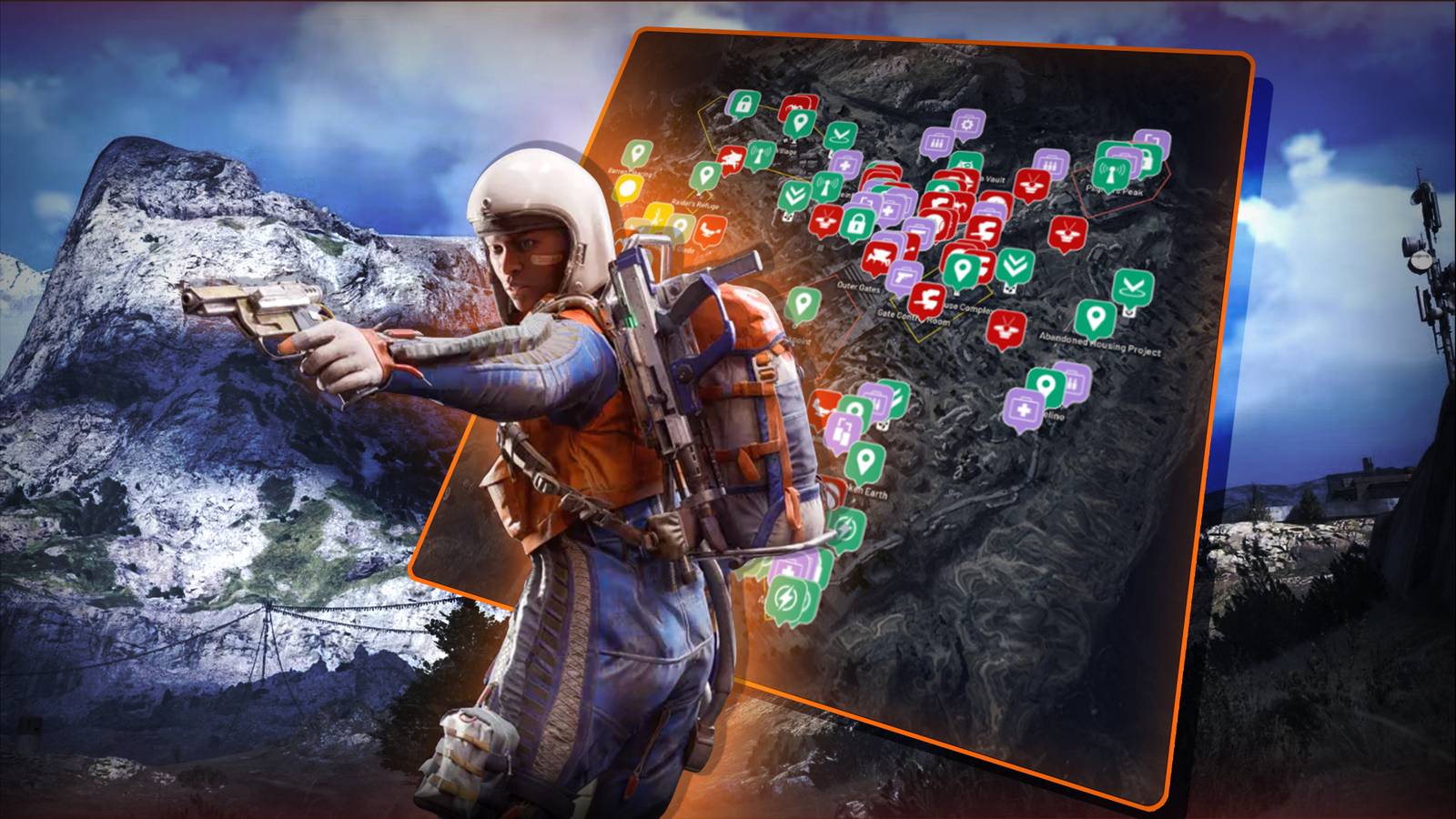Click the green lightning energy marker near Broken Earth
1456x819 pixels.
pyautogui.click(x=846, y=530)
